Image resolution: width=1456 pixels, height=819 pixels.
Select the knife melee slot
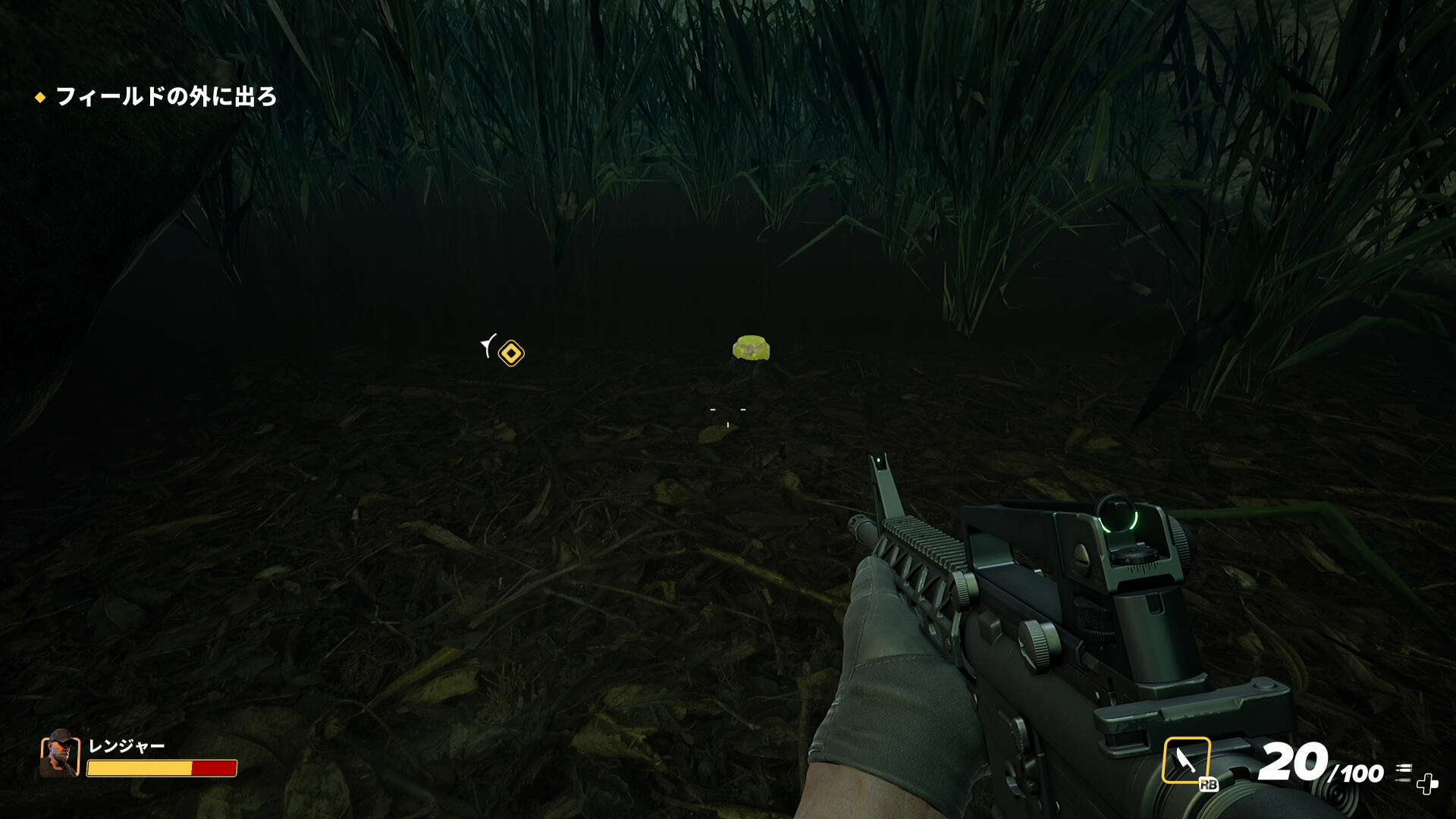point(1186,760)
